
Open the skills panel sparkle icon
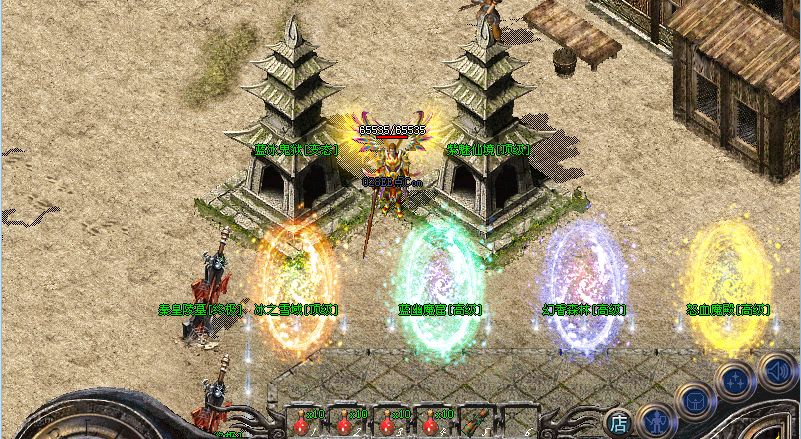click(x=736, y=381)
